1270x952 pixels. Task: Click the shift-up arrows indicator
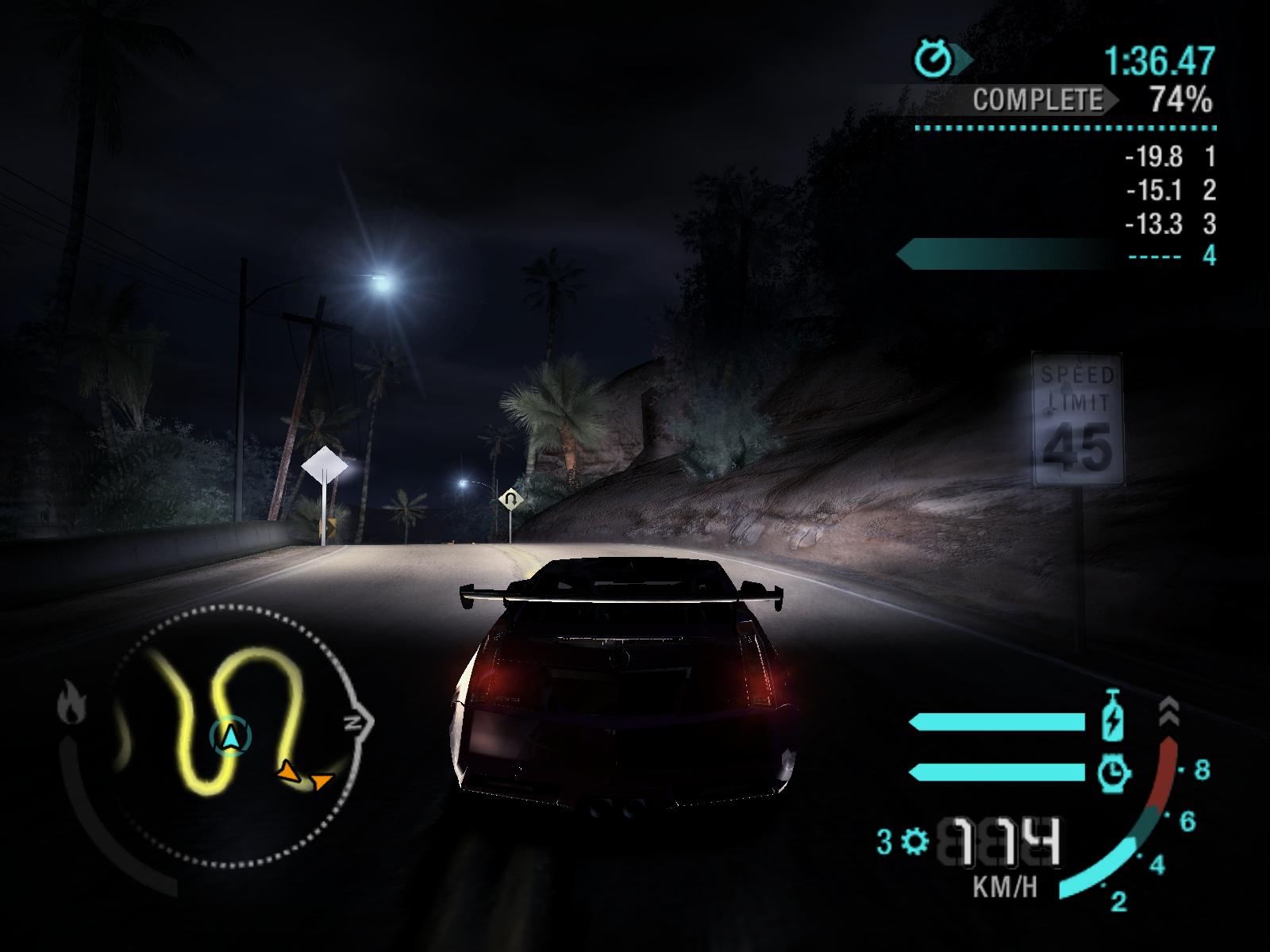1169,714
